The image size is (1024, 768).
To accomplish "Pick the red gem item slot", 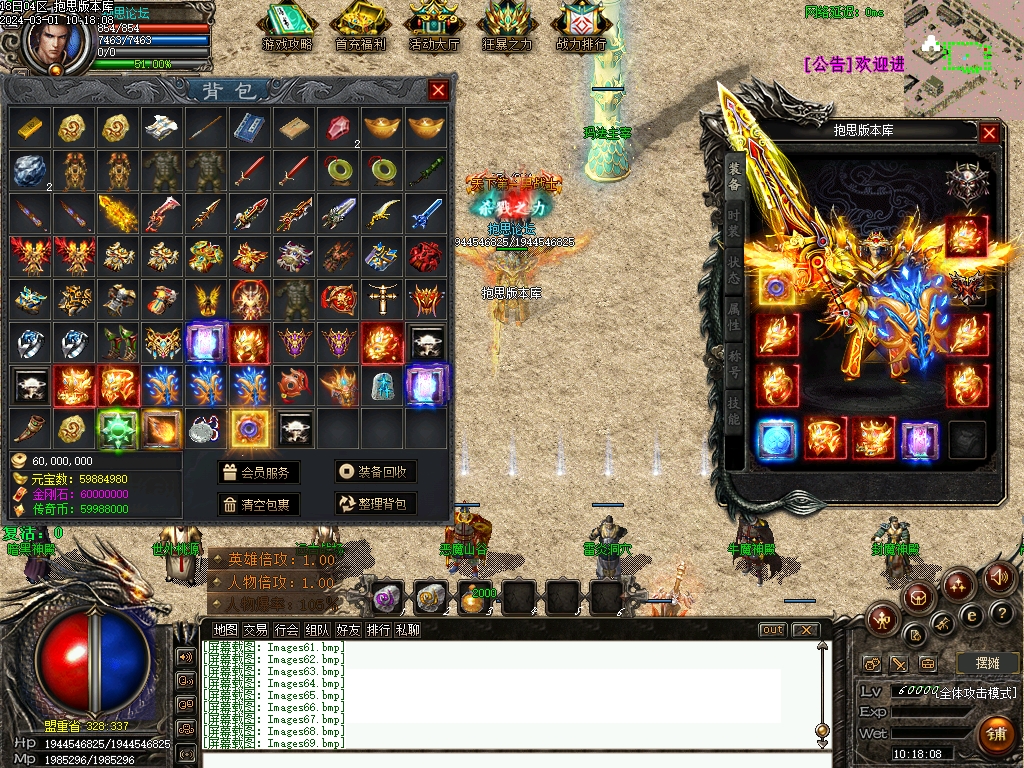I will pyautogui.click(x=337, y=127).
